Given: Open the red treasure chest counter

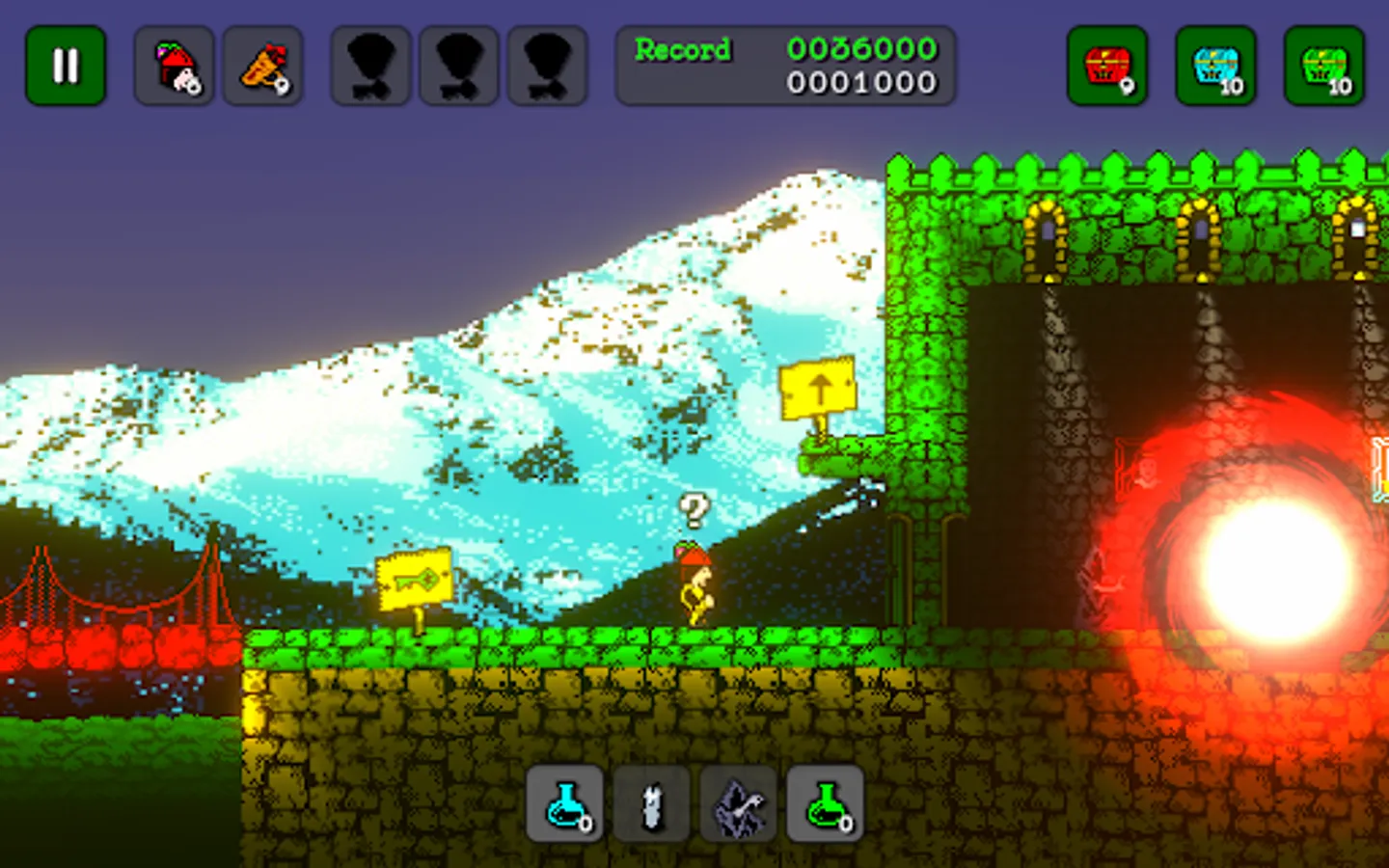Looking at the screenshot, I should tap(1107, 66).
